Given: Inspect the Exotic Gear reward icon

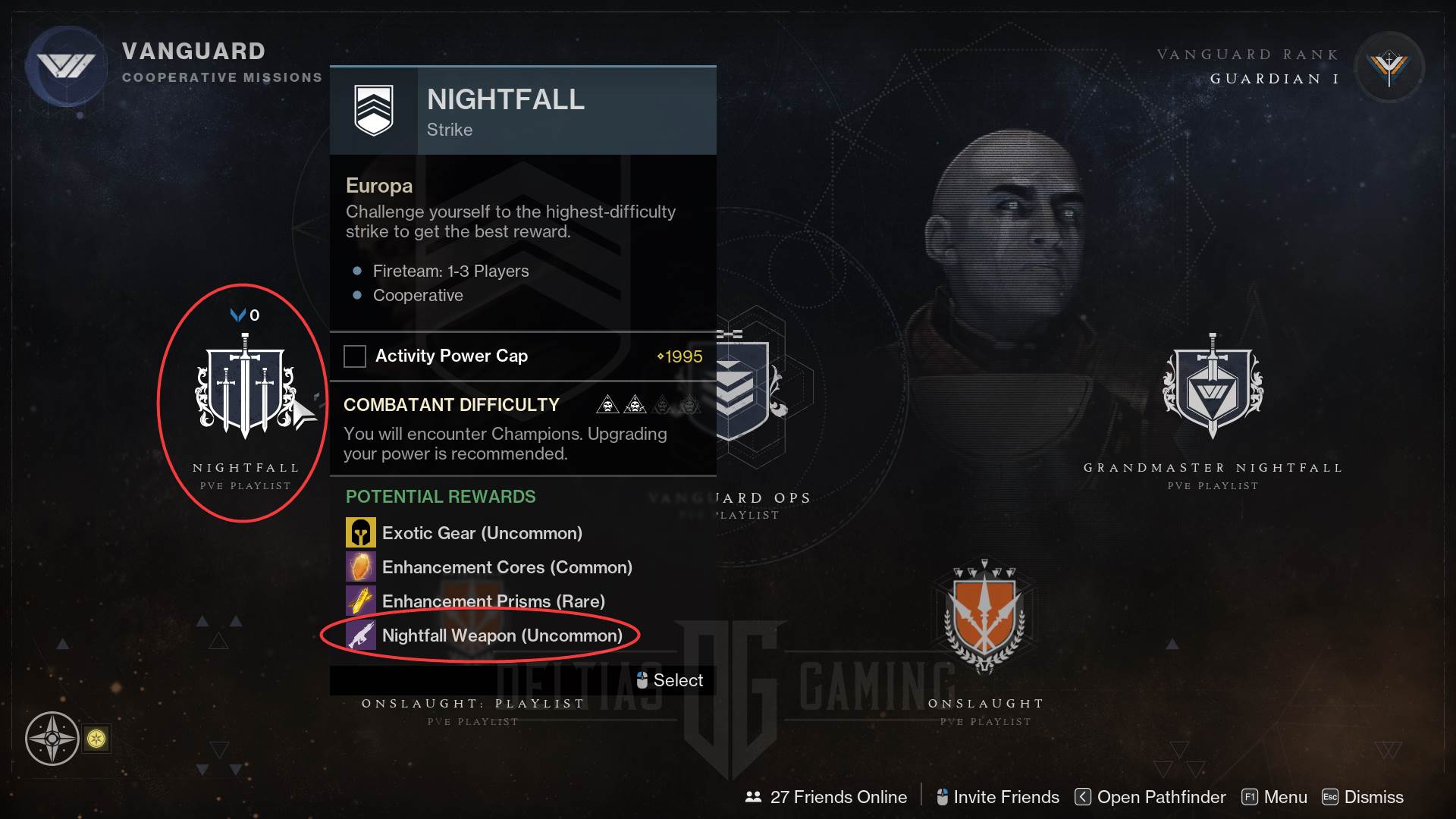Looking at the screenshot, I should [x=361, y=533].
